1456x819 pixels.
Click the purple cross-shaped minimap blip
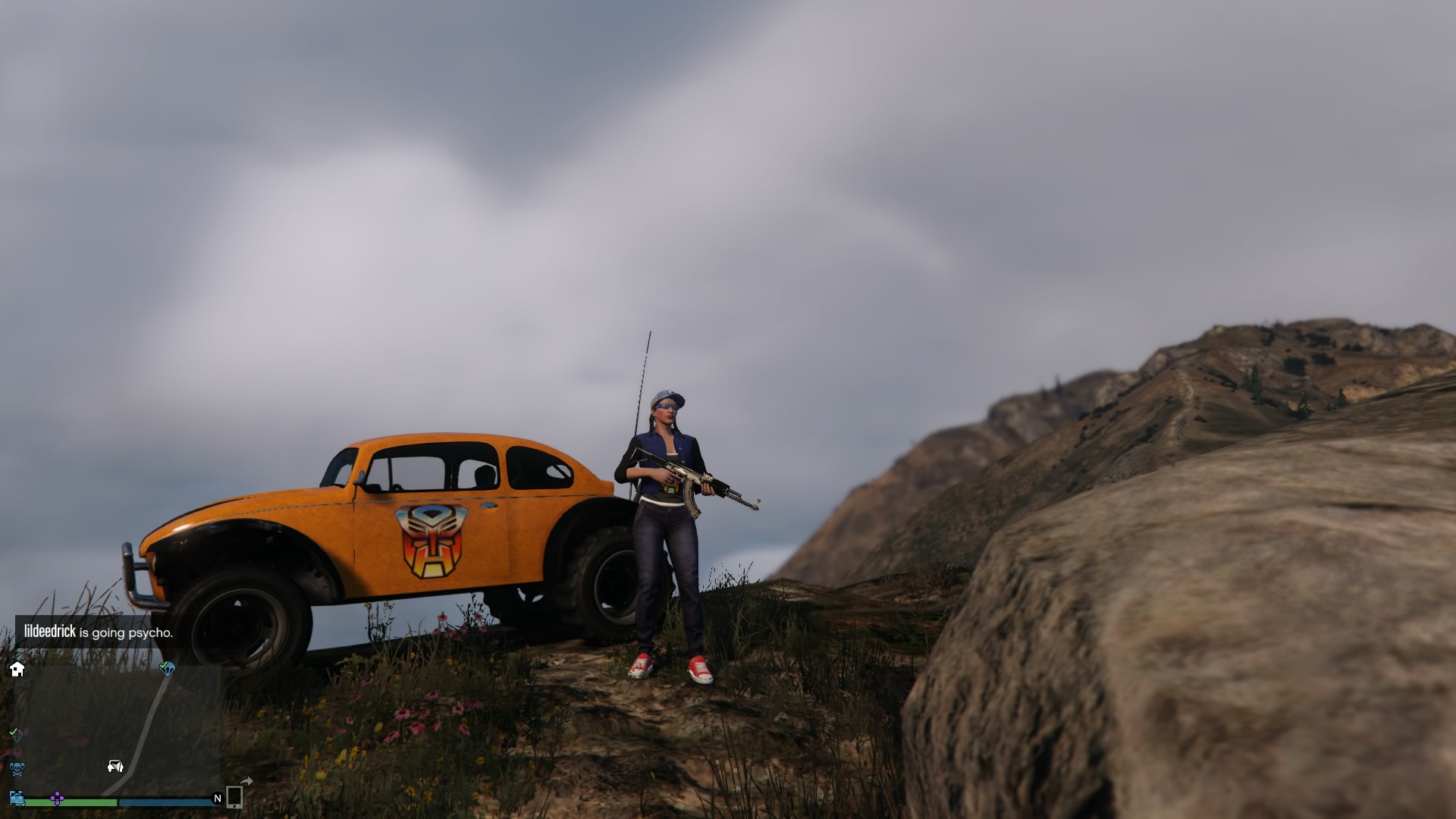57,799
